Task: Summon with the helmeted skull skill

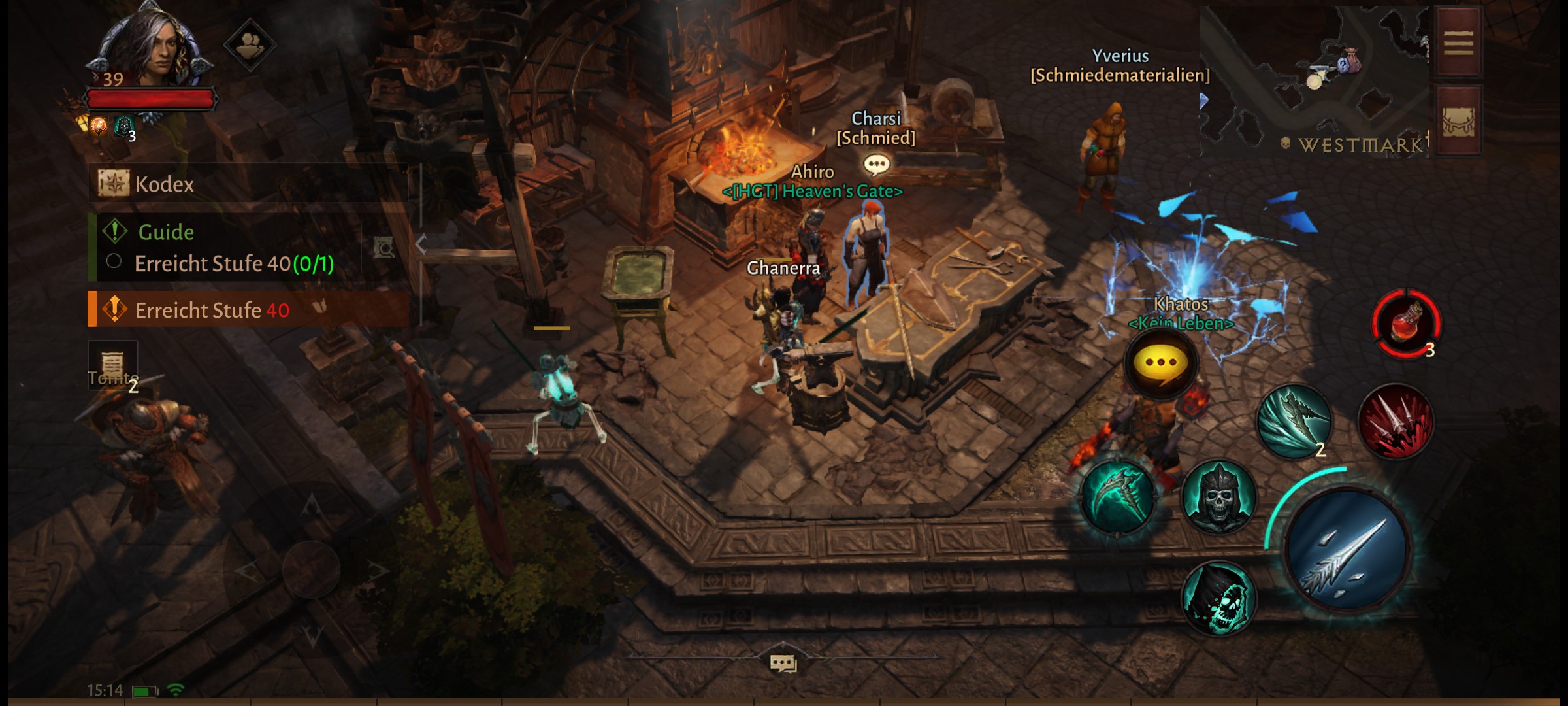Action: pyautogui.click(x=1218, y=498)
